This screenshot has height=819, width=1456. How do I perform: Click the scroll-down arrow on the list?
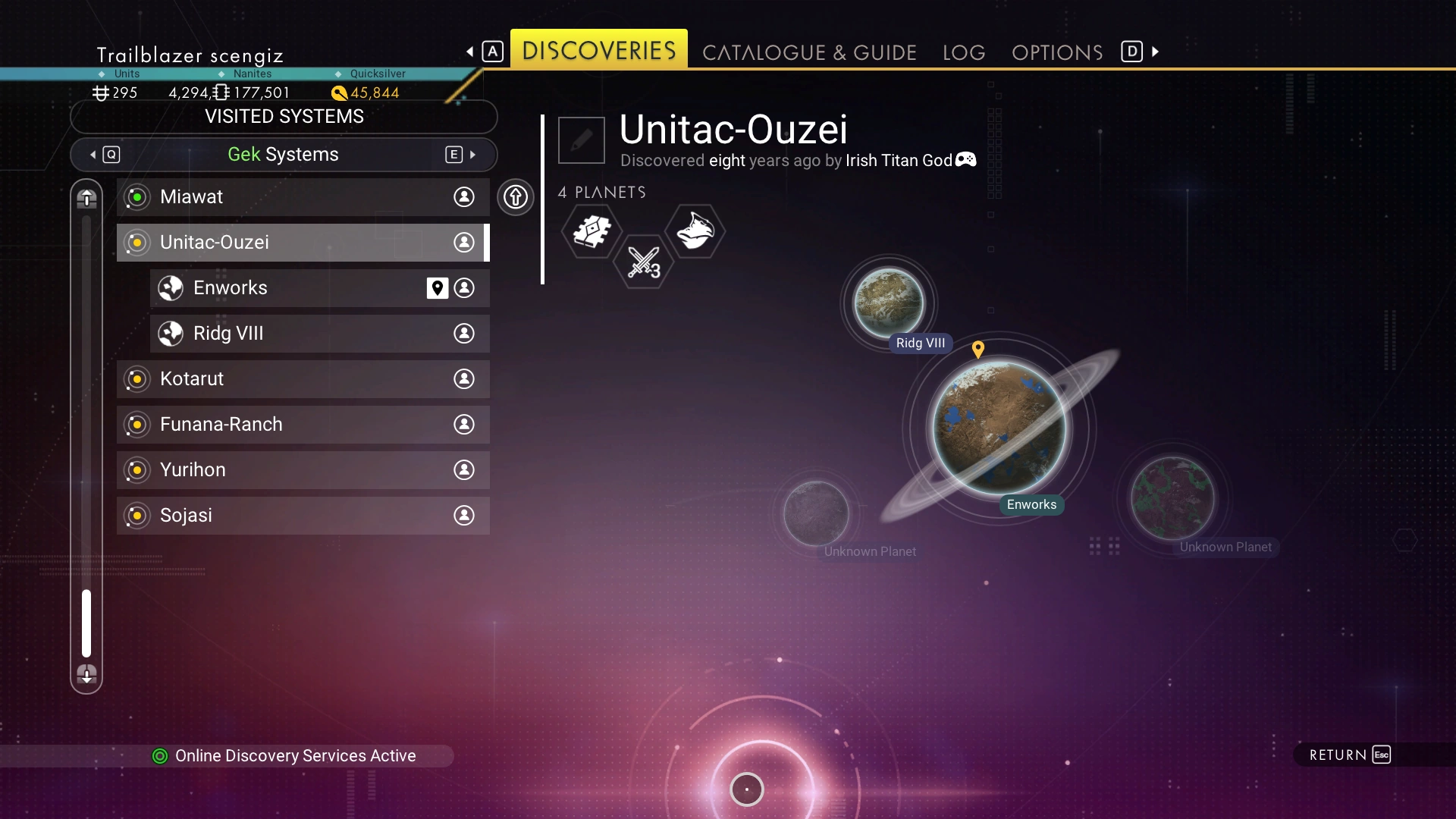point(86,673)
